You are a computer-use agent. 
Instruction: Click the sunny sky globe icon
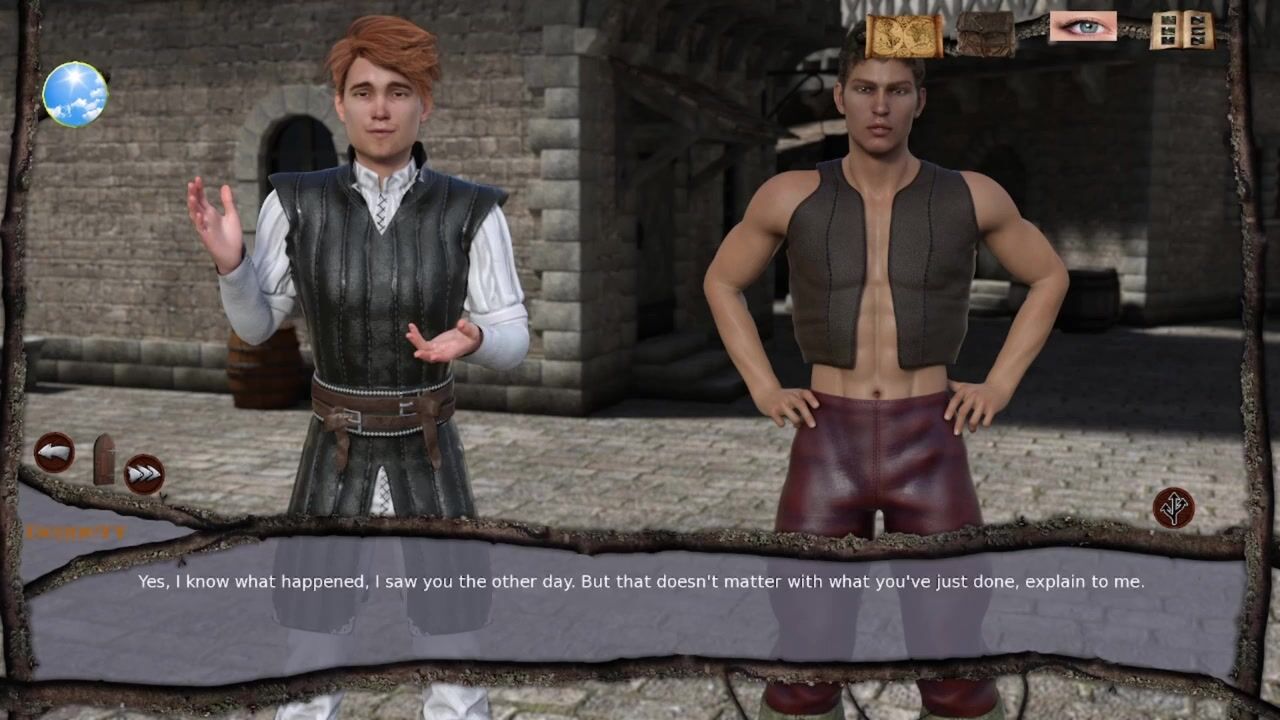(75, 94)
